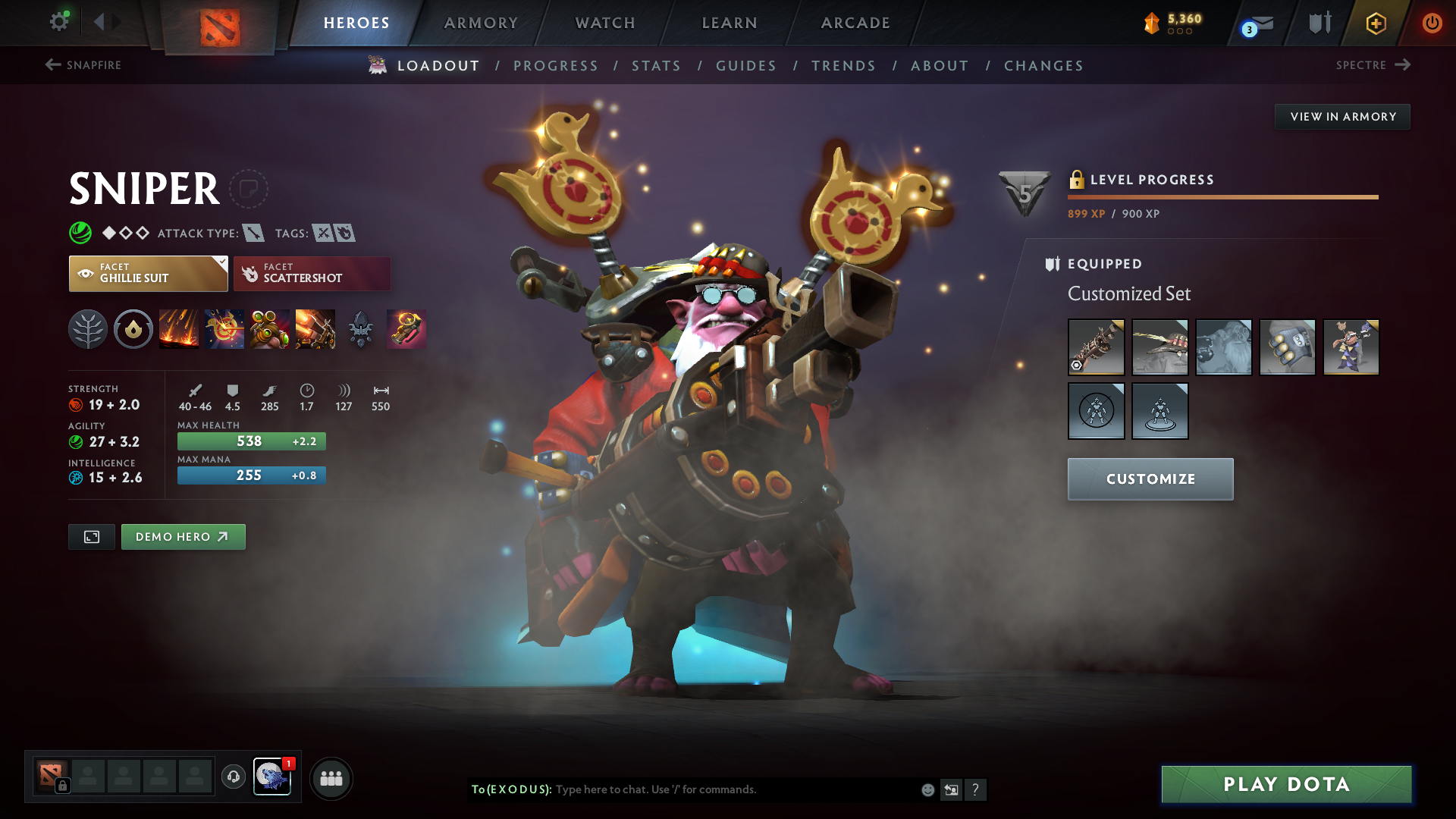Image resolution: width=1456 pixels, height=819 pixels.
Task: Go to the Learn tab
Action: coord(730,23)
